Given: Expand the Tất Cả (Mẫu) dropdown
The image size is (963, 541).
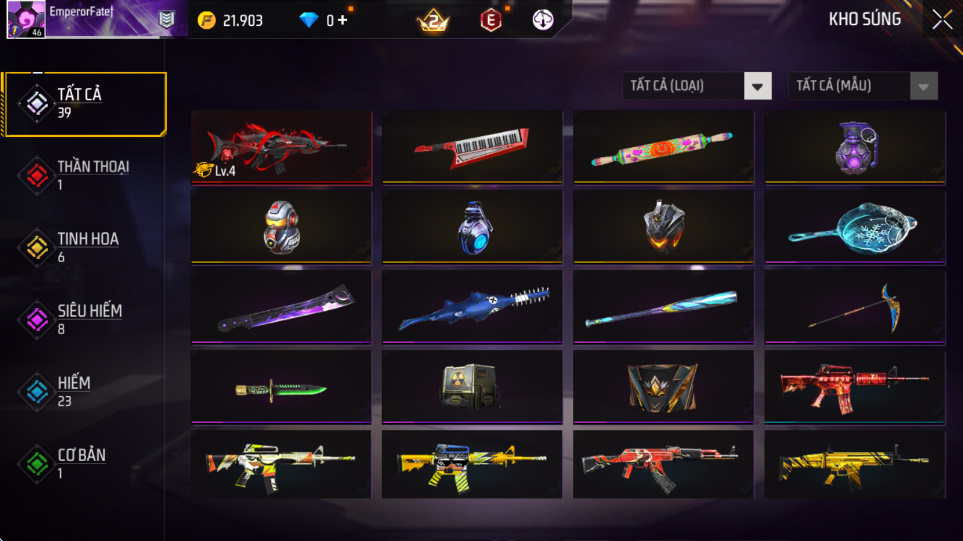Looking at the screenshot, I should pyautogui.click(x=863, y=86).
